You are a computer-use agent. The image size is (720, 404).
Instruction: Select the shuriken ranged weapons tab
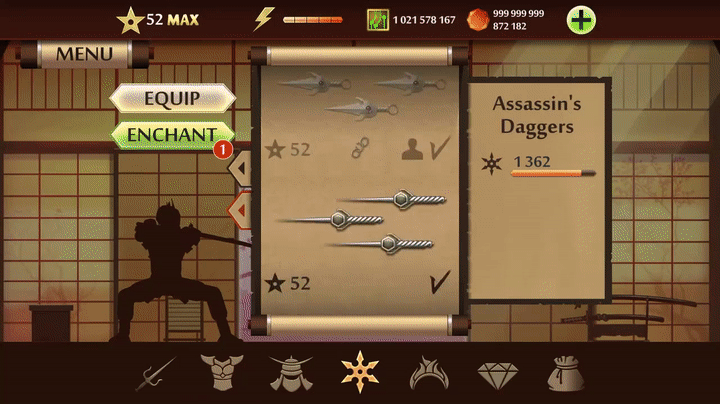click(359, 372)
